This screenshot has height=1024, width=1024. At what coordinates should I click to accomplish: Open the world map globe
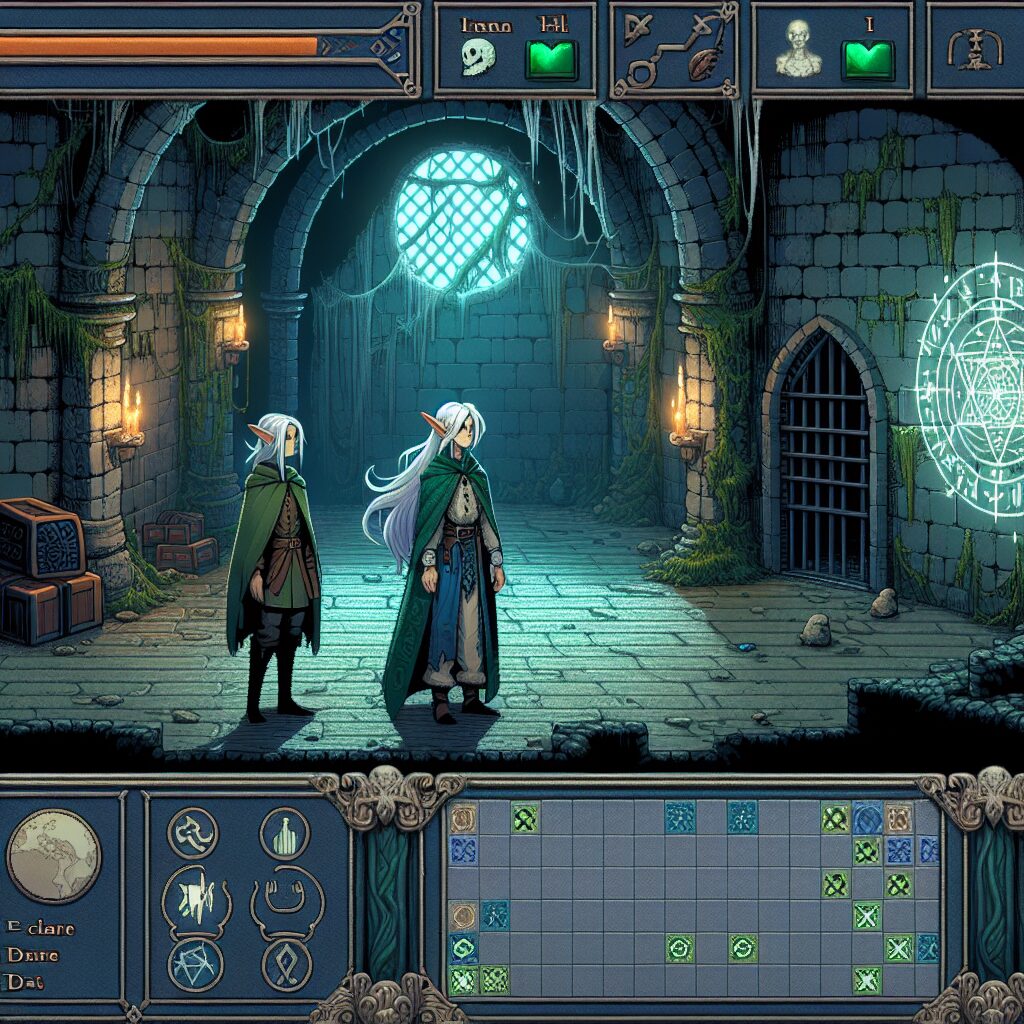click(x=54, y=857)
